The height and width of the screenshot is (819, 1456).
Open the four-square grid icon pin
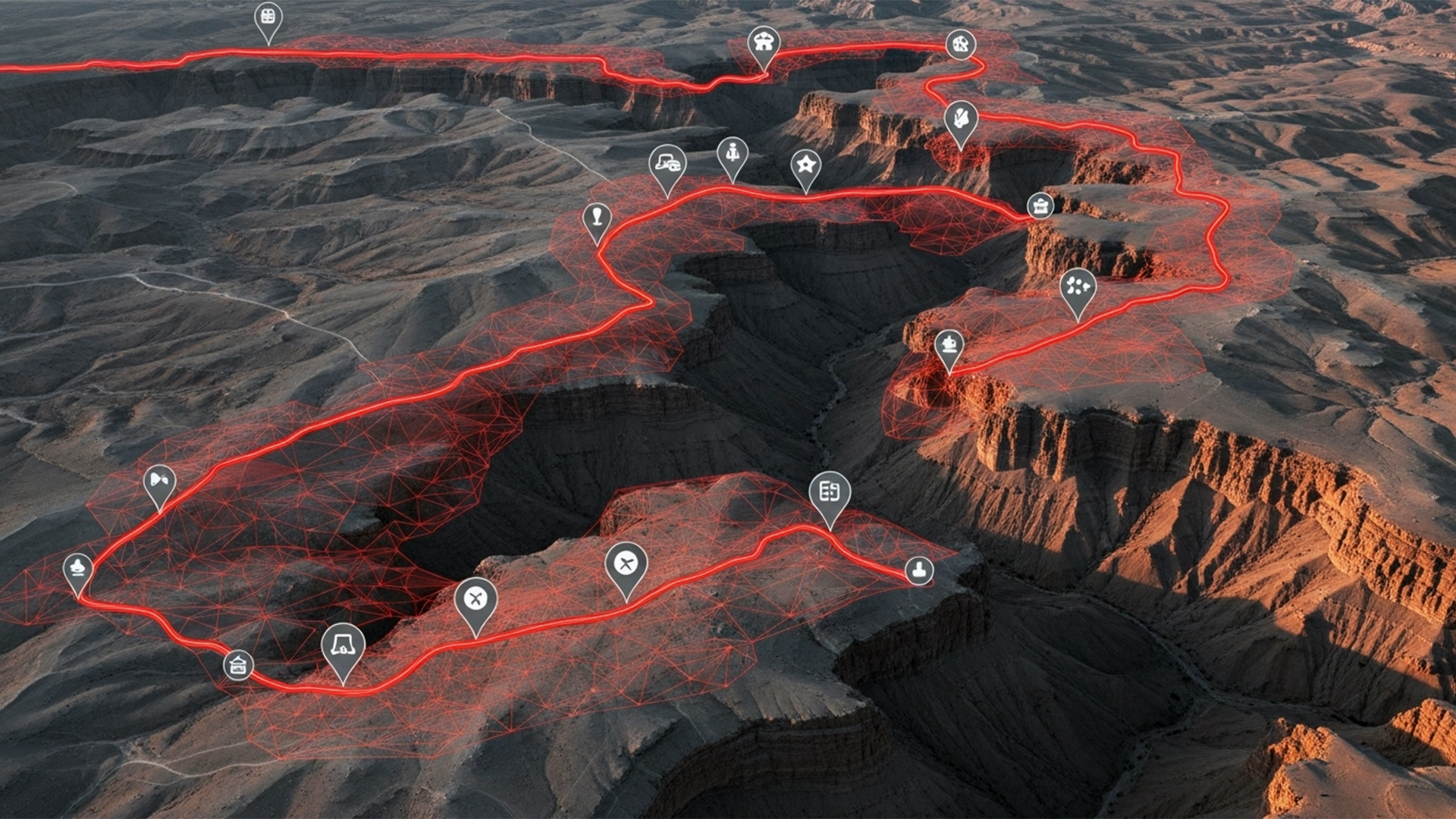(268, 17)
